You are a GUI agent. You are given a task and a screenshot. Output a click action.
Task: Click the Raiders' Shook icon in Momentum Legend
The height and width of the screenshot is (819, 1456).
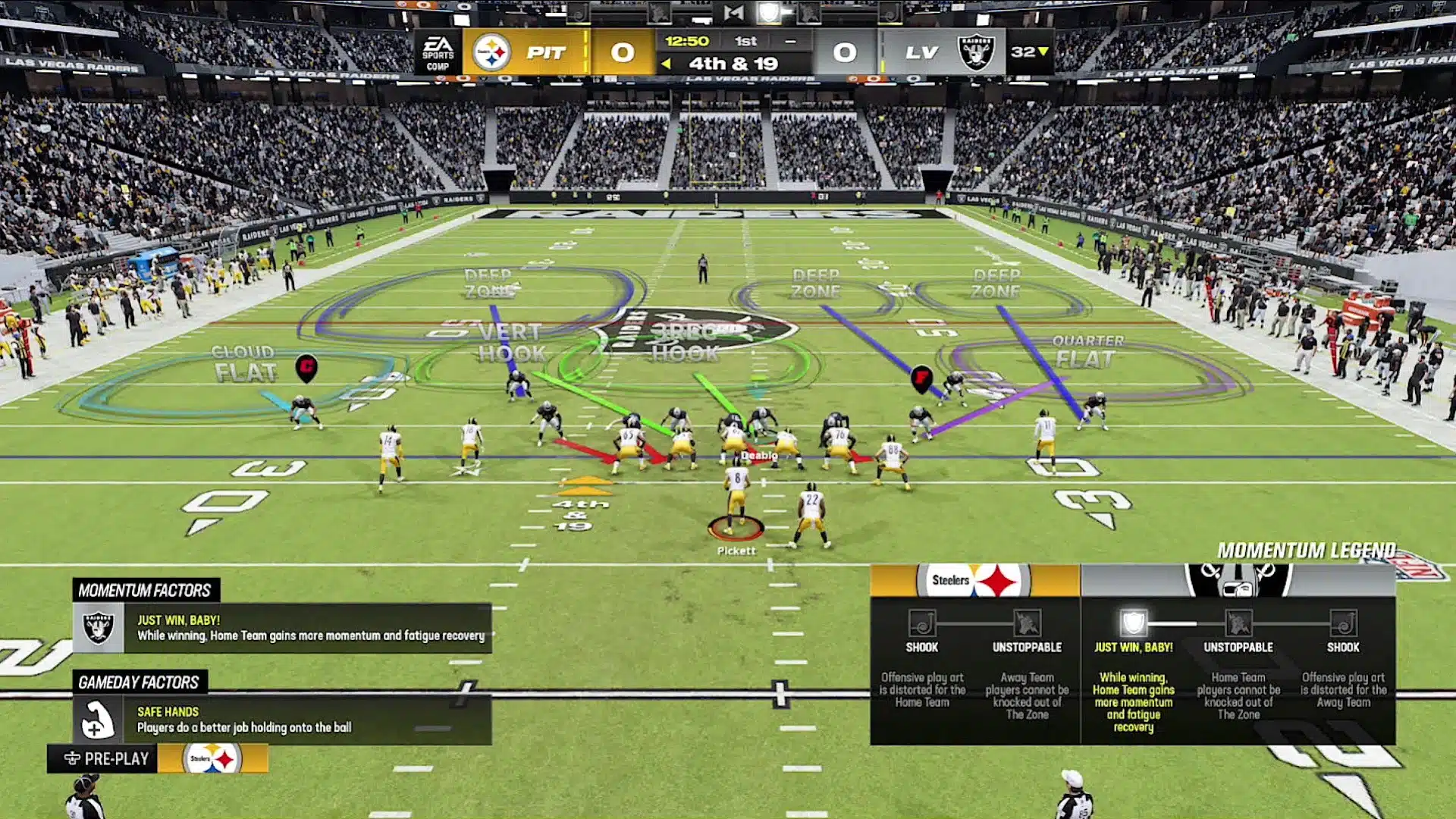(x=1343, y=623)
